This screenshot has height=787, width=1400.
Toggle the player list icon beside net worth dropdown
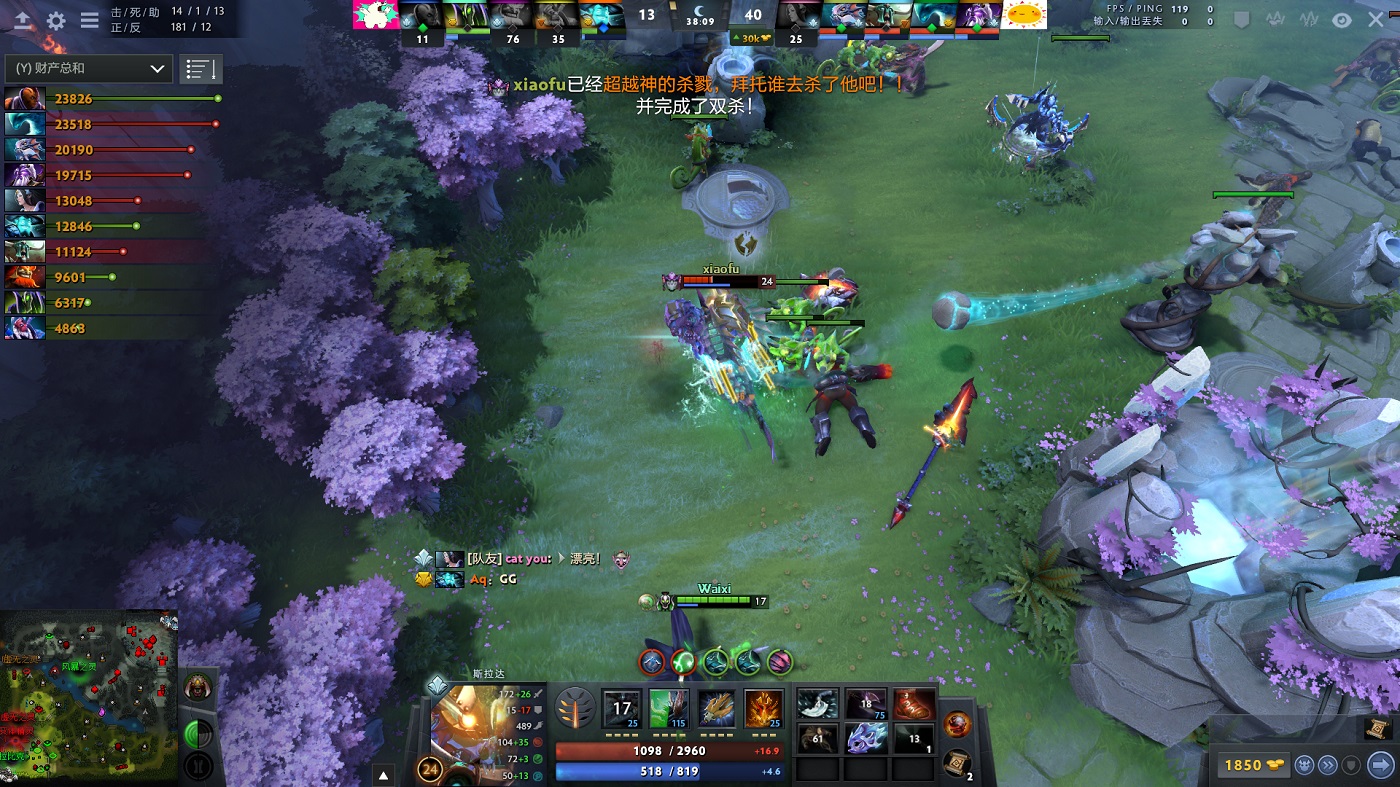pos(200,67)
